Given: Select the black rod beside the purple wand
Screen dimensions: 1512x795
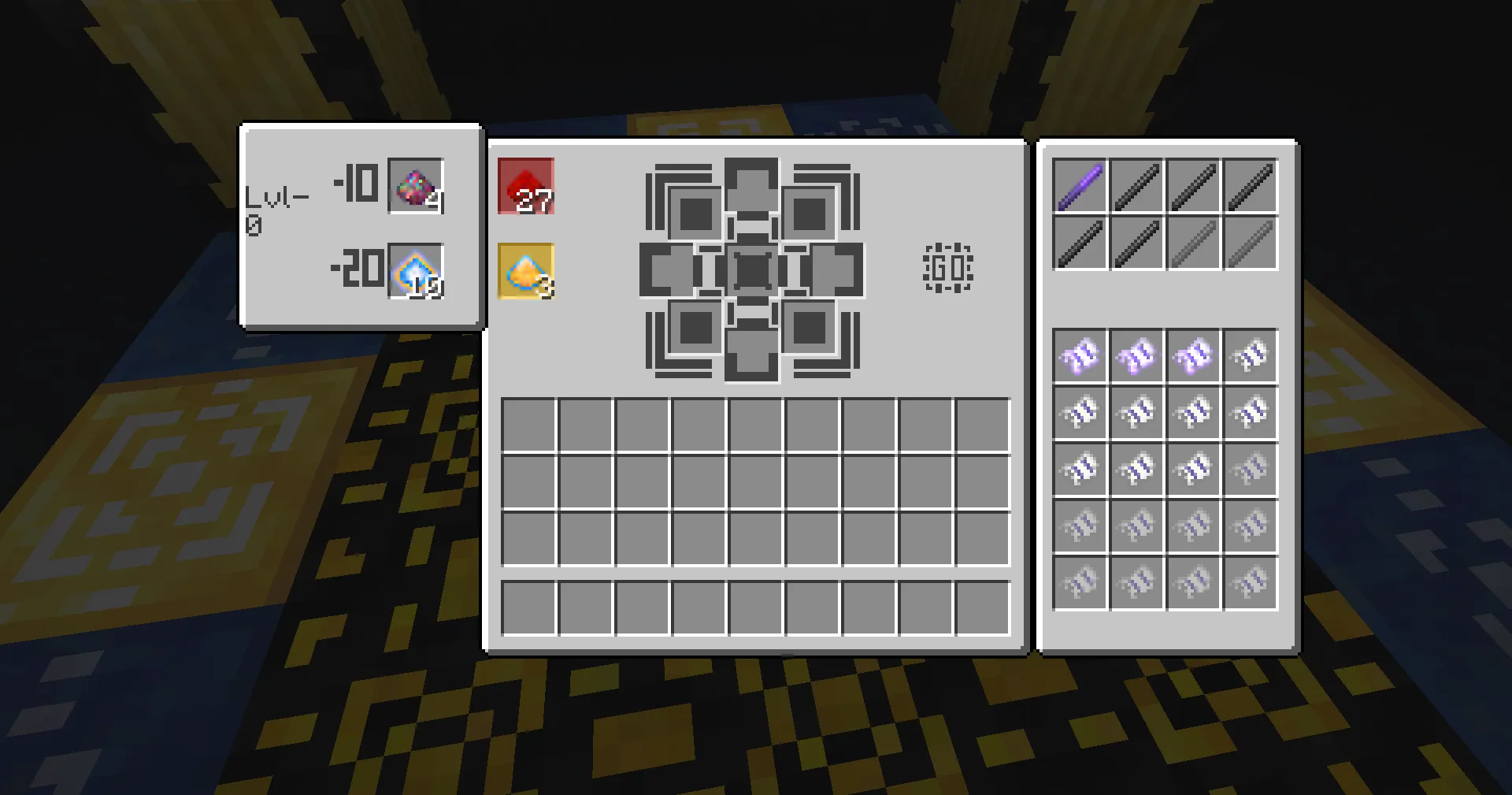Looking at the screenshot, I should 1136,183.
